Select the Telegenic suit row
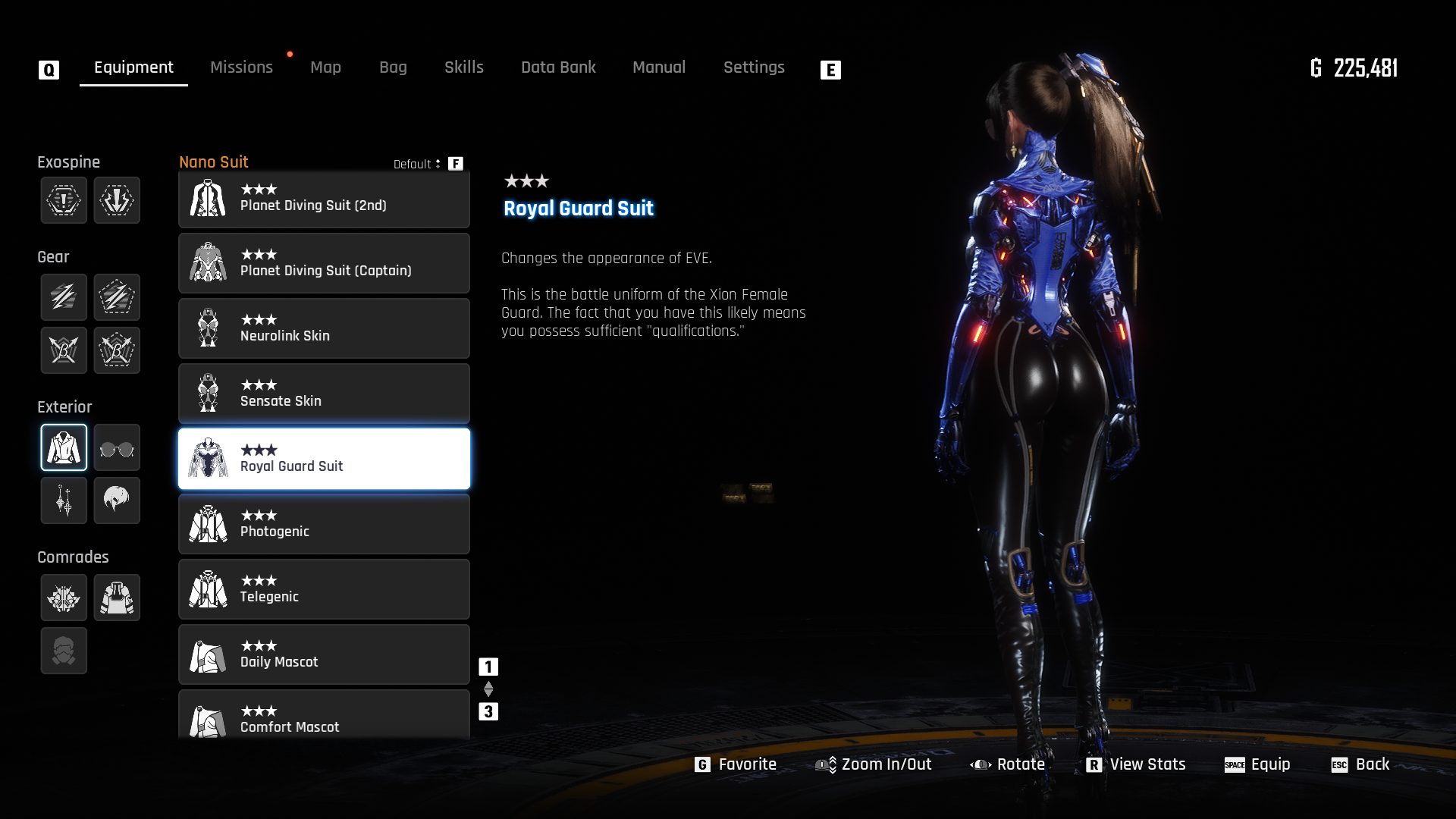This screenshot has height=819, width=1456. coord(324,589)
